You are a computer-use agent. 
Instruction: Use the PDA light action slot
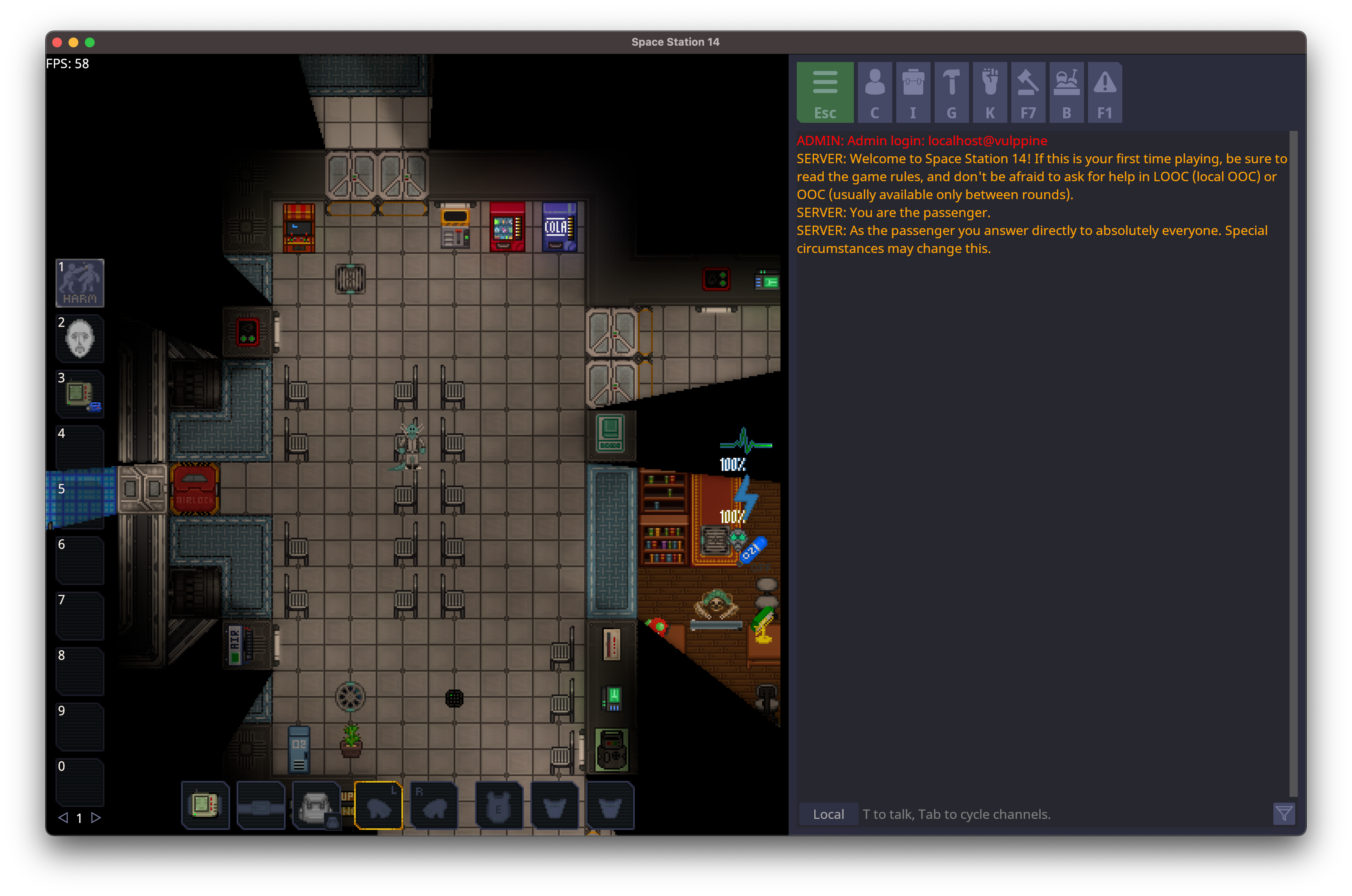pos(80,394)
